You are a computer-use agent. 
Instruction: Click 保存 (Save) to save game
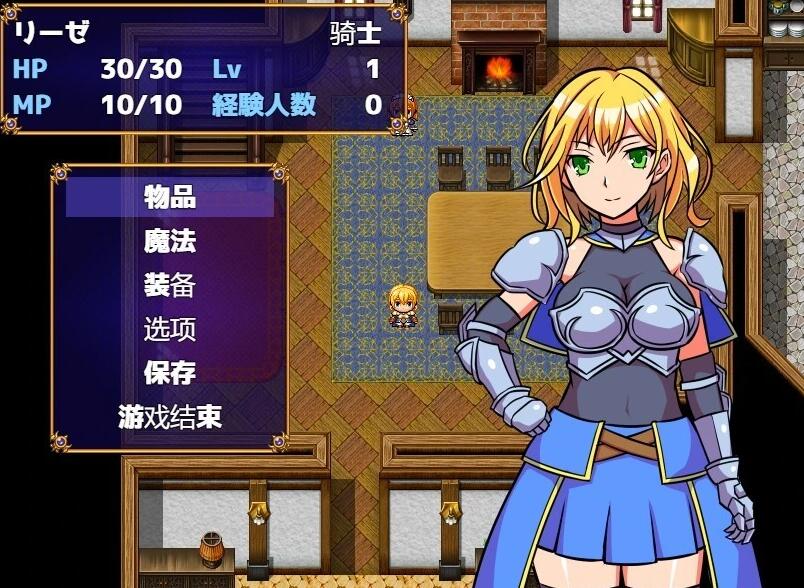169,373
